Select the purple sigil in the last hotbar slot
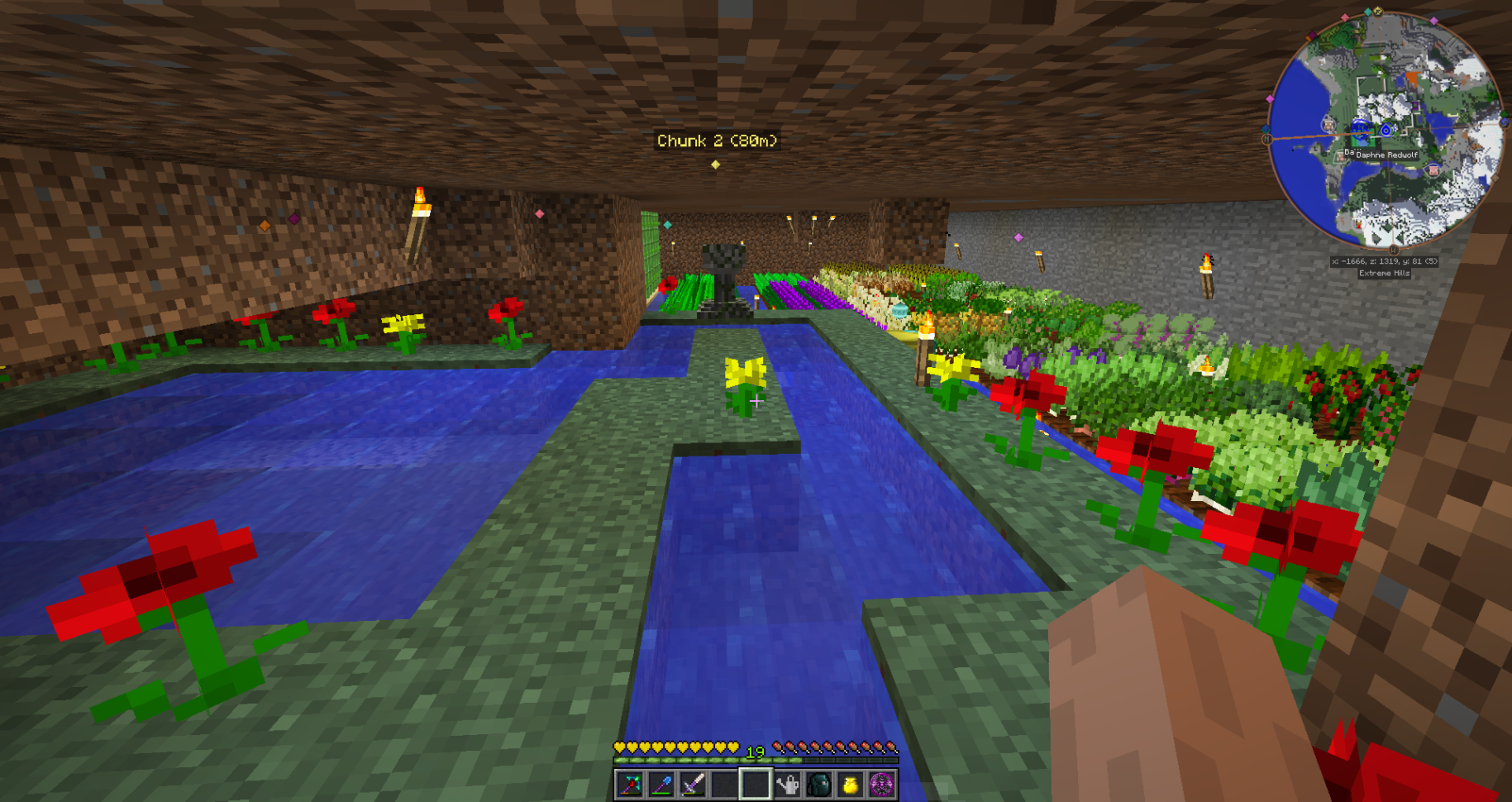This screenshot has height=802, width=1512. point(881,785)
